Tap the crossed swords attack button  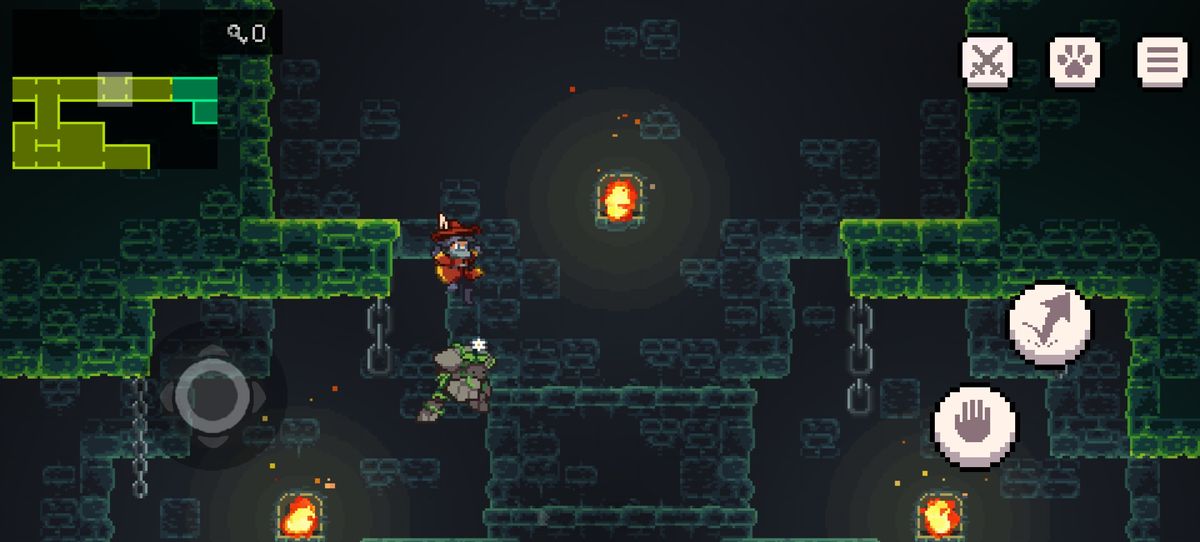pos(988,62)
